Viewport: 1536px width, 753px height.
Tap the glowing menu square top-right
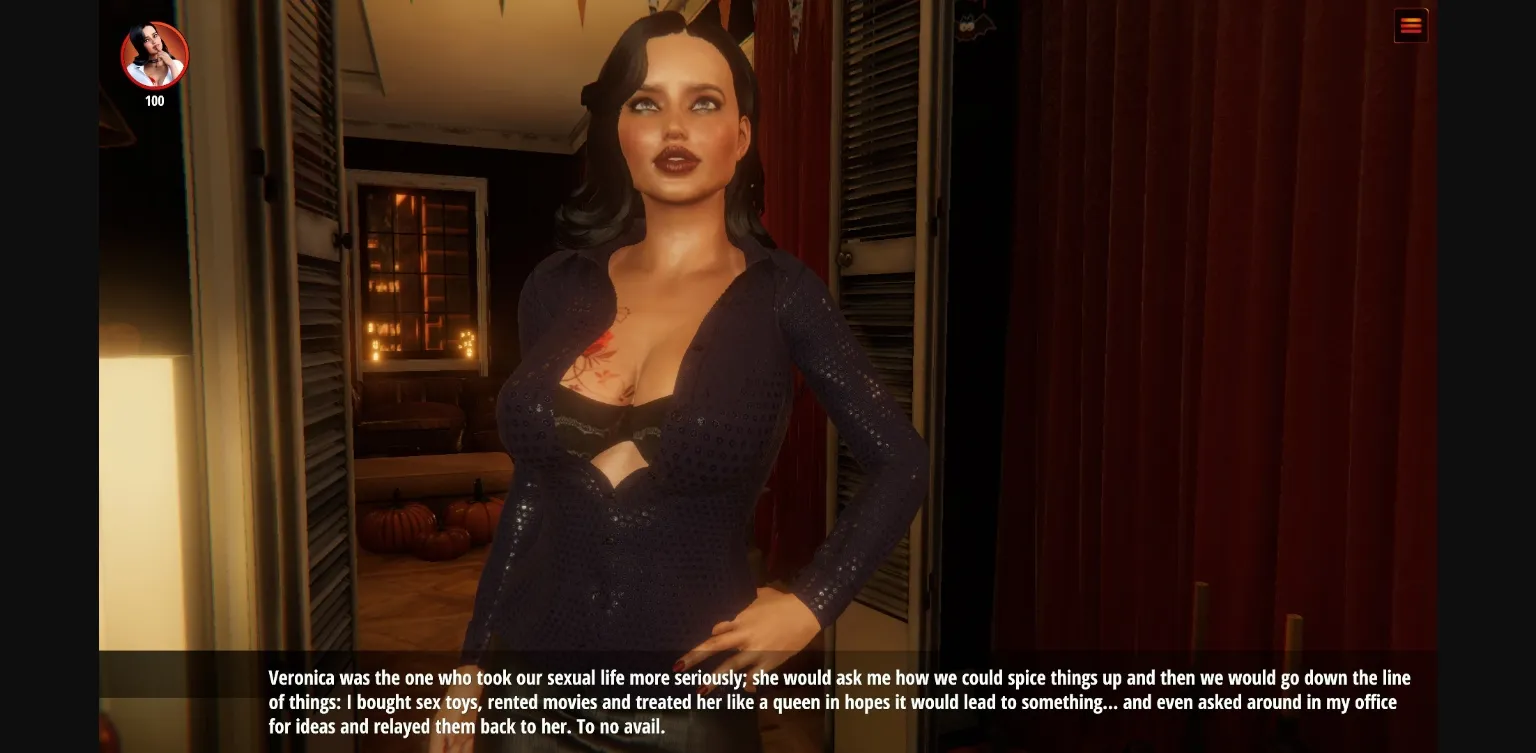click(x=1411, y=25)
